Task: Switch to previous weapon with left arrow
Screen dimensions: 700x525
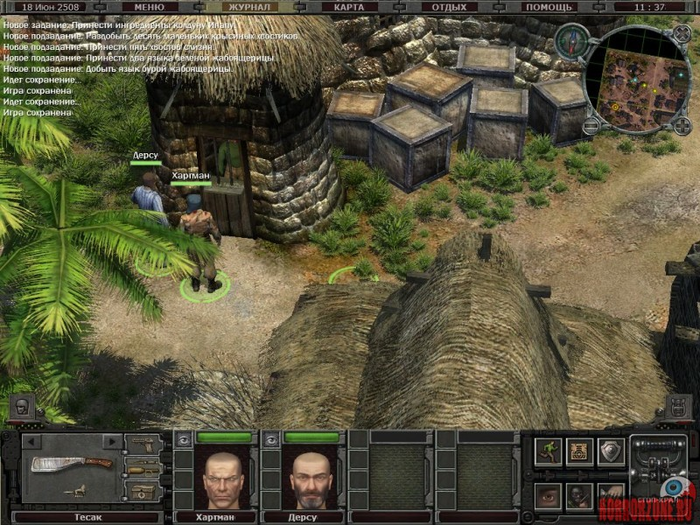Action: 32,441
